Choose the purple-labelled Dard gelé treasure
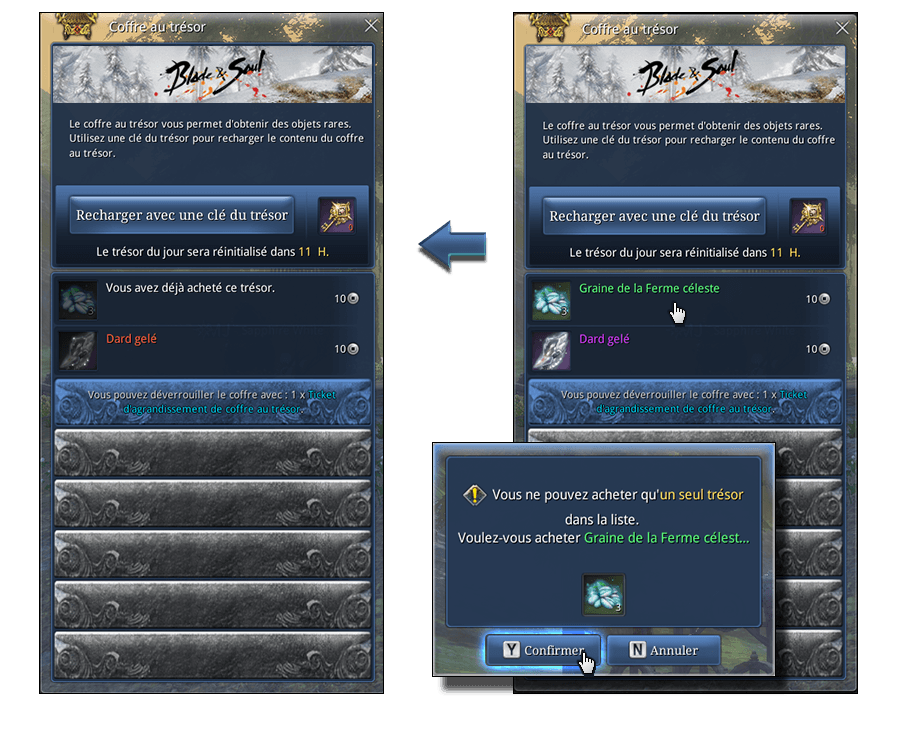 coord(685,349)
